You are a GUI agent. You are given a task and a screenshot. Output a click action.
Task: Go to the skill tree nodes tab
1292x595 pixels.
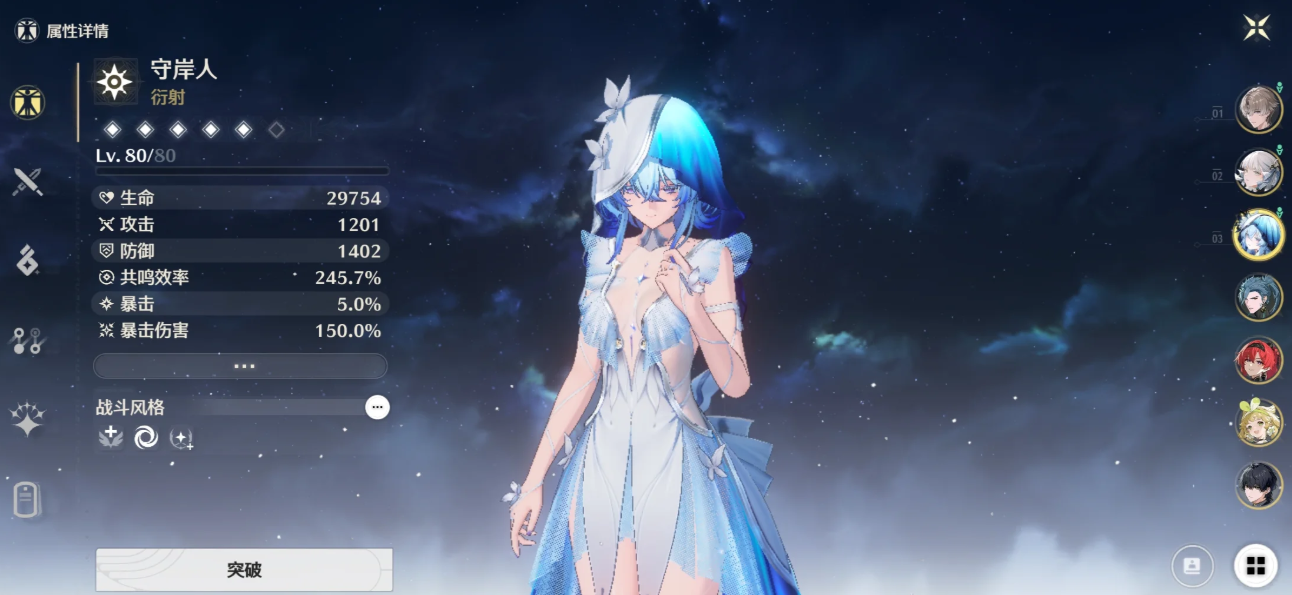coord(28,341)
